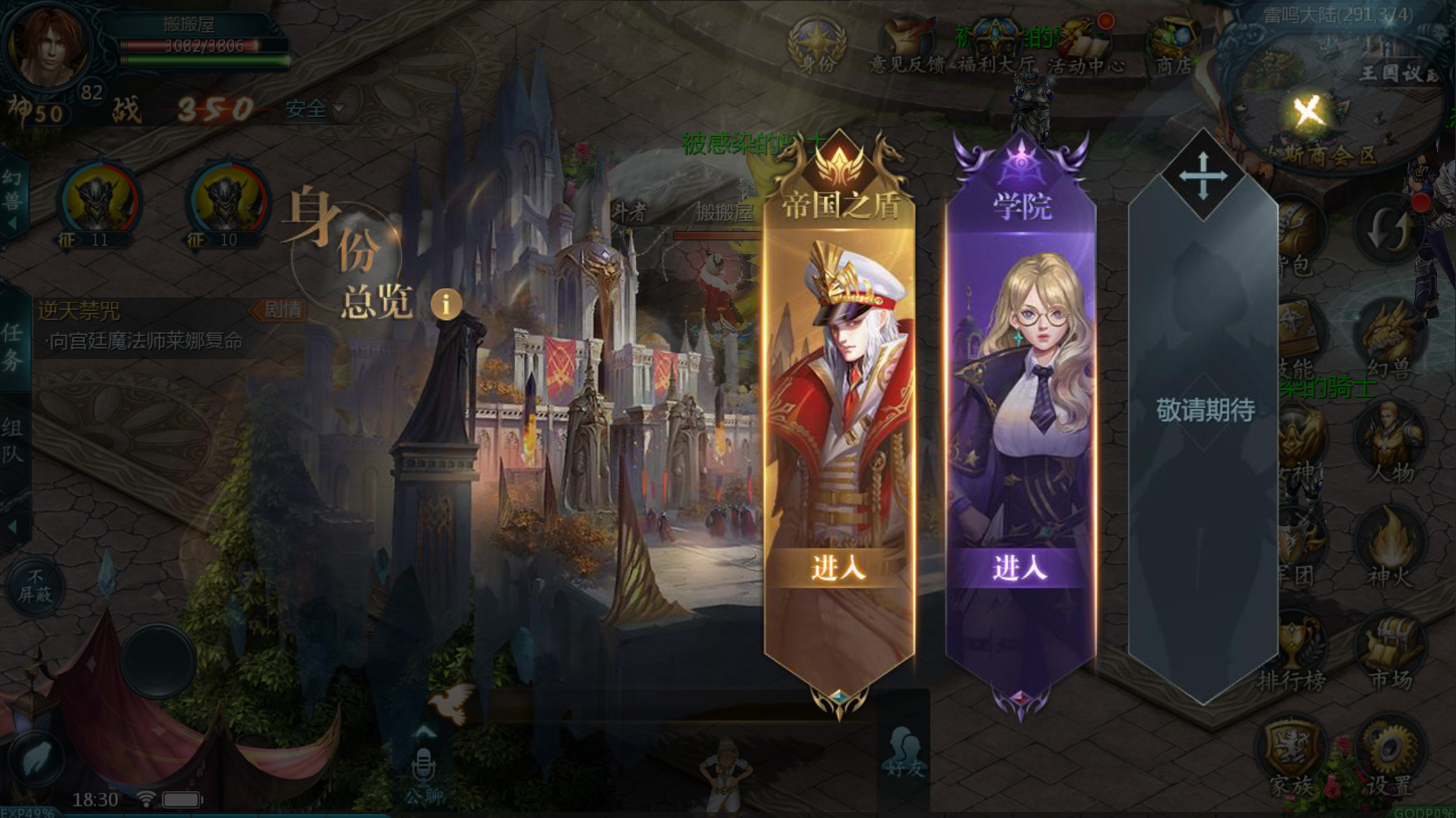The width and height of the screenshot is (1456, 818).
Task: Open the 好友 friends button
Action: (x=904, y=753)
